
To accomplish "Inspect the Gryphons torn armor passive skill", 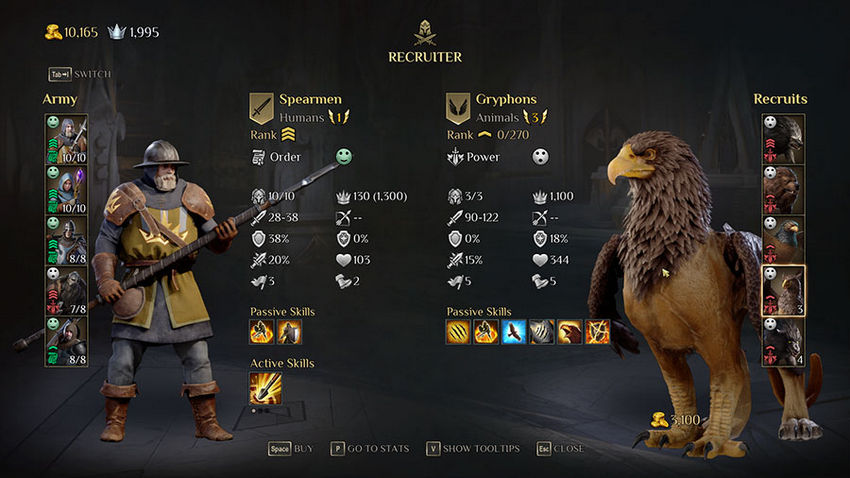I will tap(542, 331).
